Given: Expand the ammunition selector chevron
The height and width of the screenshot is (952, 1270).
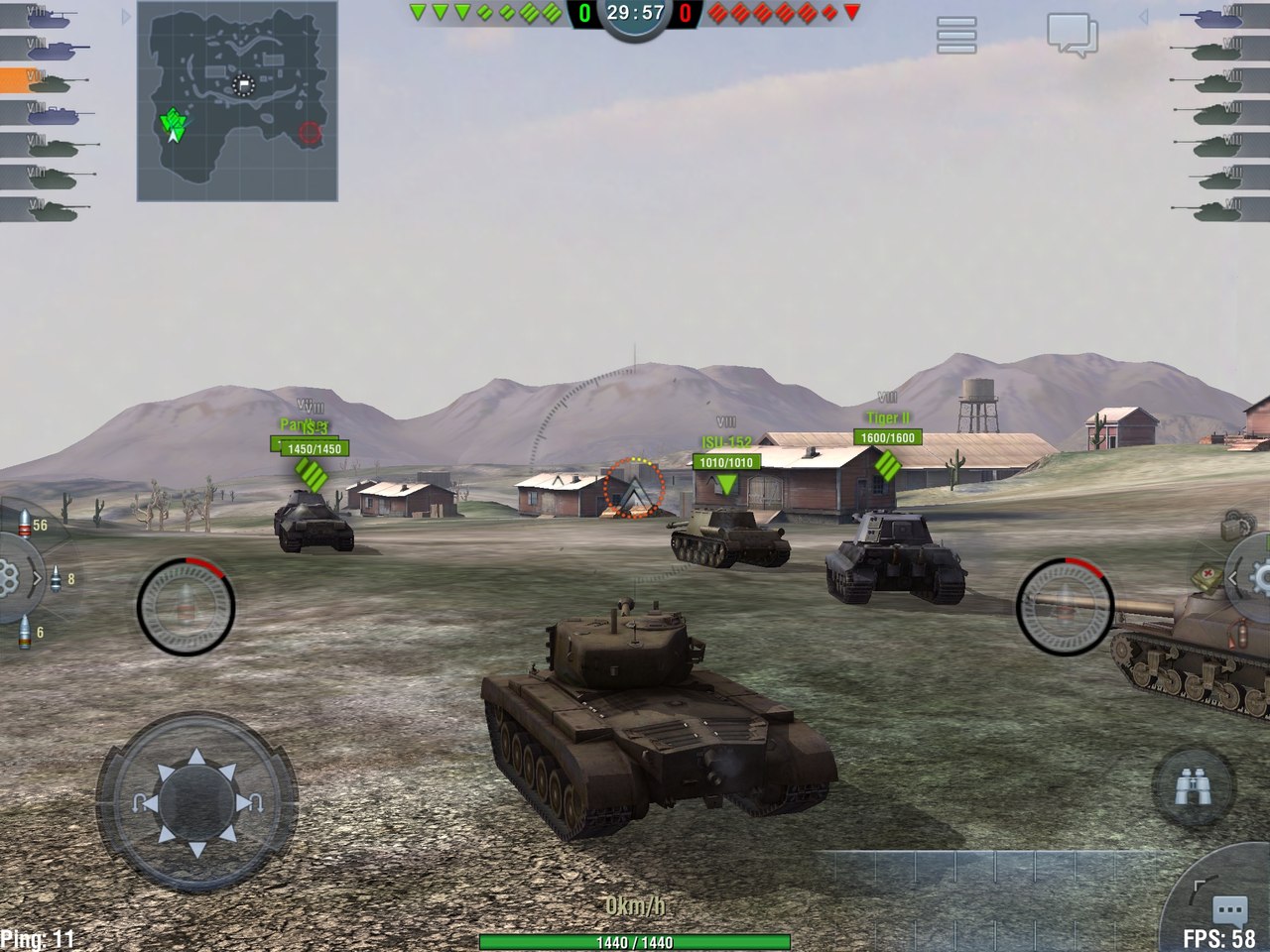Looking at the screenshot, I should [38, 577].
